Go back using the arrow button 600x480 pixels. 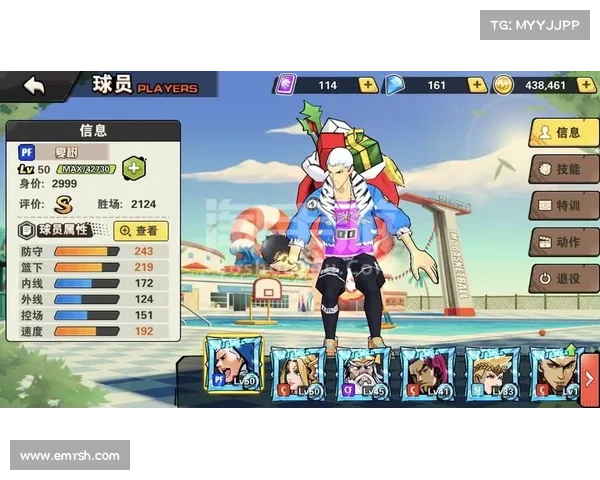(35, 86)
